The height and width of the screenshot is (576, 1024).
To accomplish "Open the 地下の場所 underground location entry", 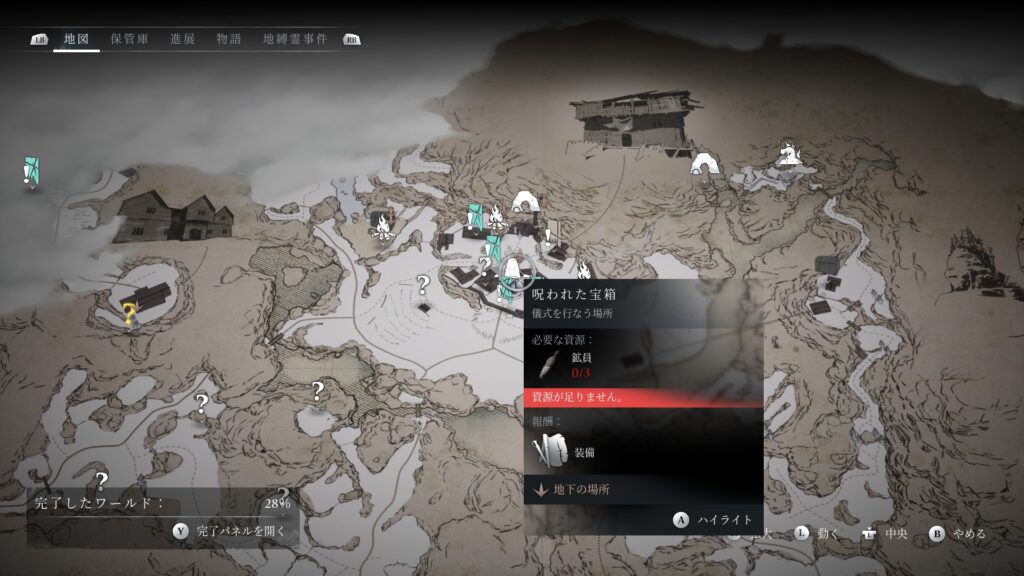I will click(580, 489).
